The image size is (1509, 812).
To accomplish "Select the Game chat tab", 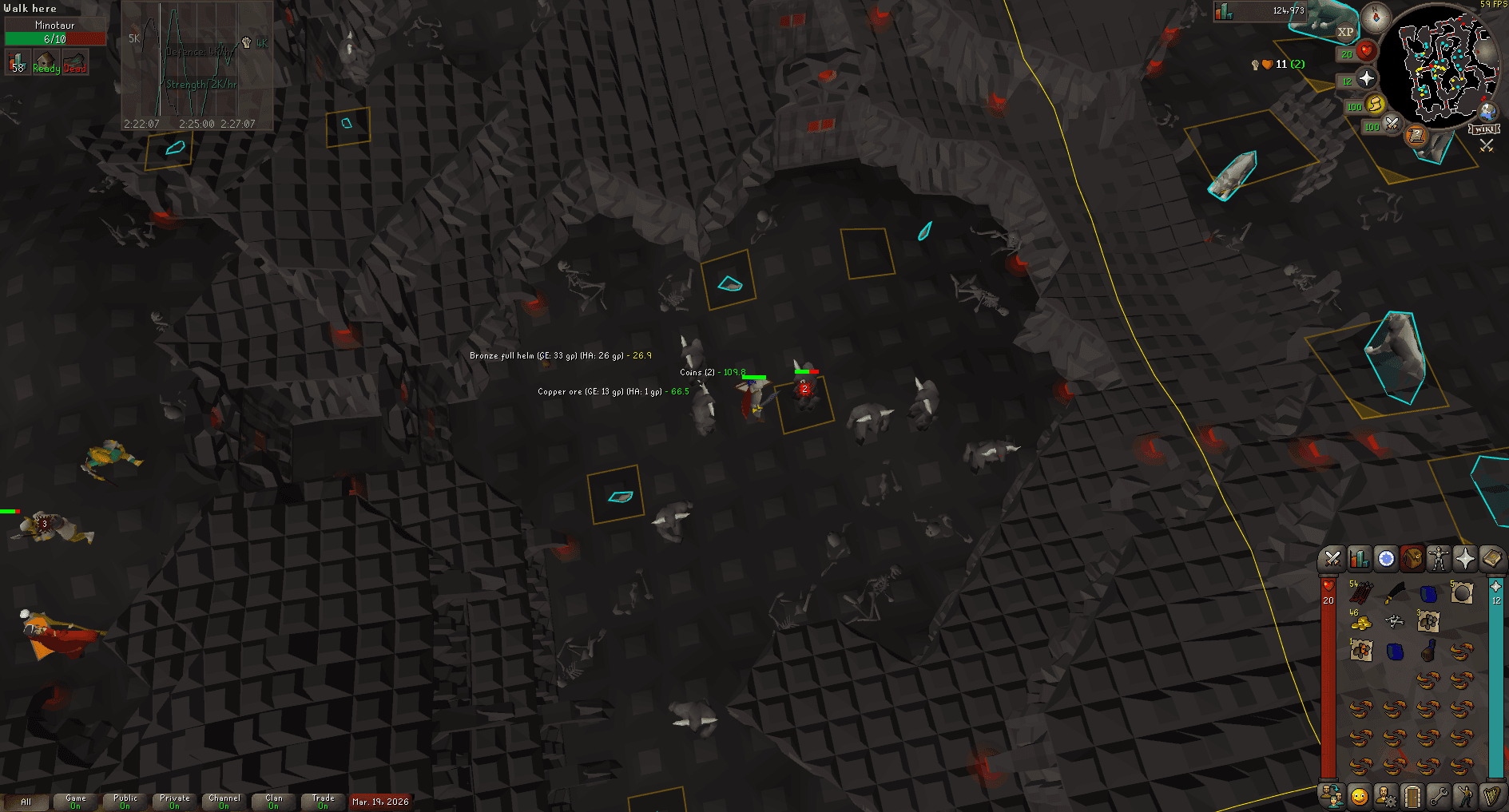I will pos(76,800).
